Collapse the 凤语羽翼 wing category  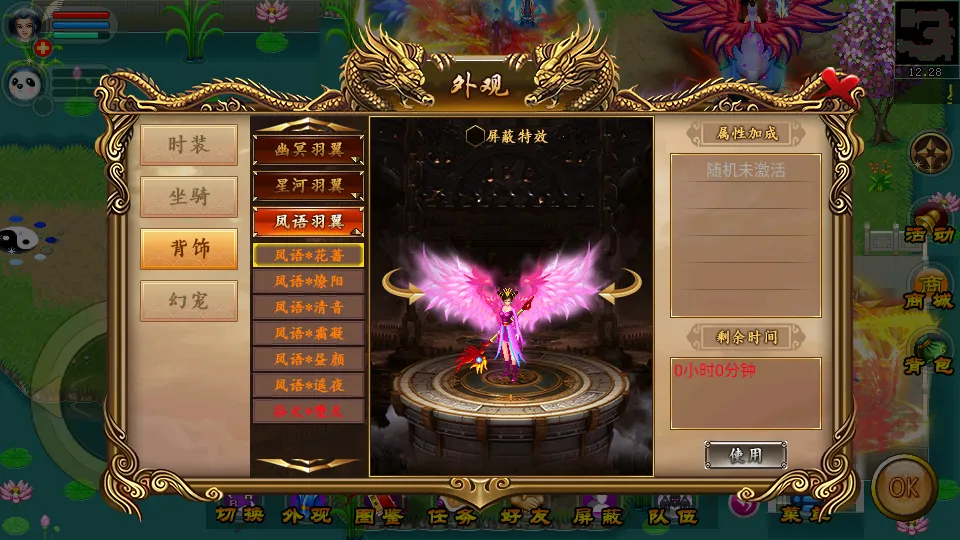[x=308, y=222]
